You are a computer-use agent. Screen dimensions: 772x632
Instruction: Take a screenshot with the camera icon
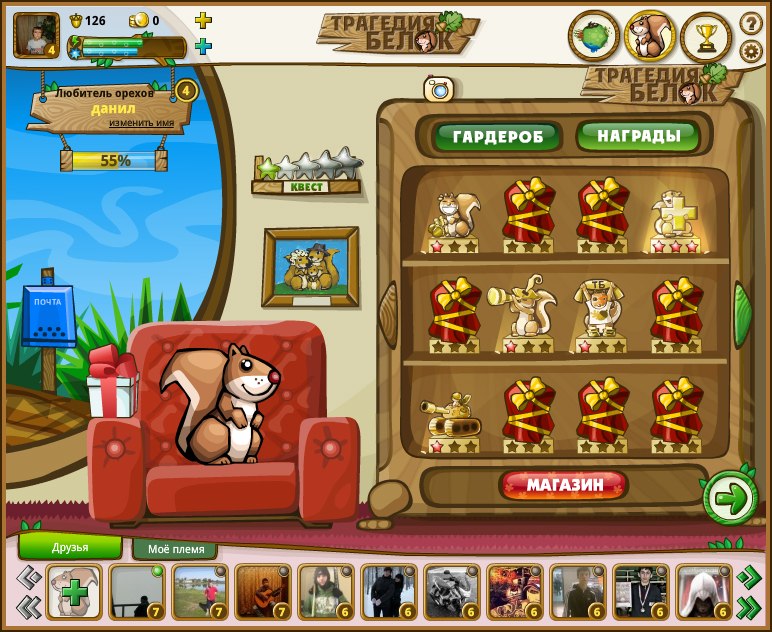point(438,89)
